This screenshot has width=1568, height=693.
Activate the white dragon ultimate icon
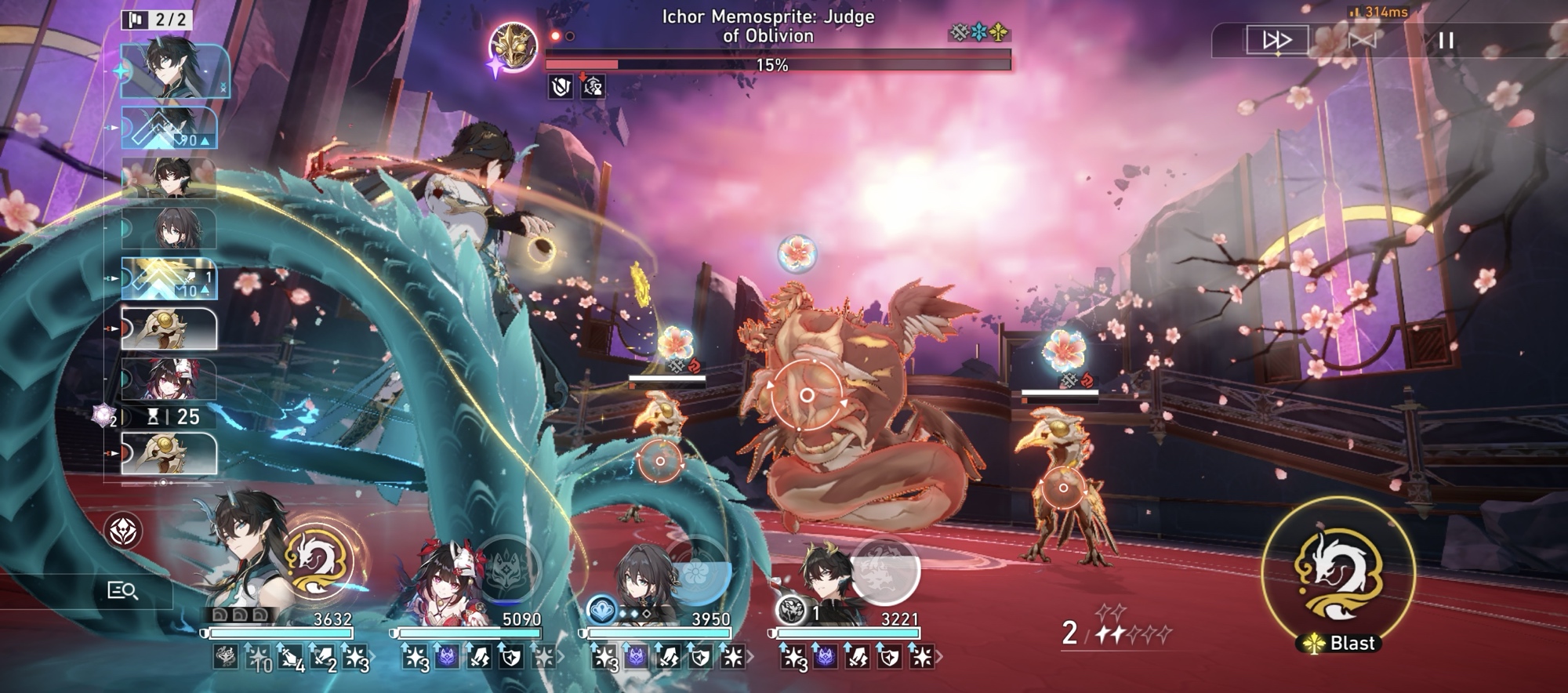(318, 561)
